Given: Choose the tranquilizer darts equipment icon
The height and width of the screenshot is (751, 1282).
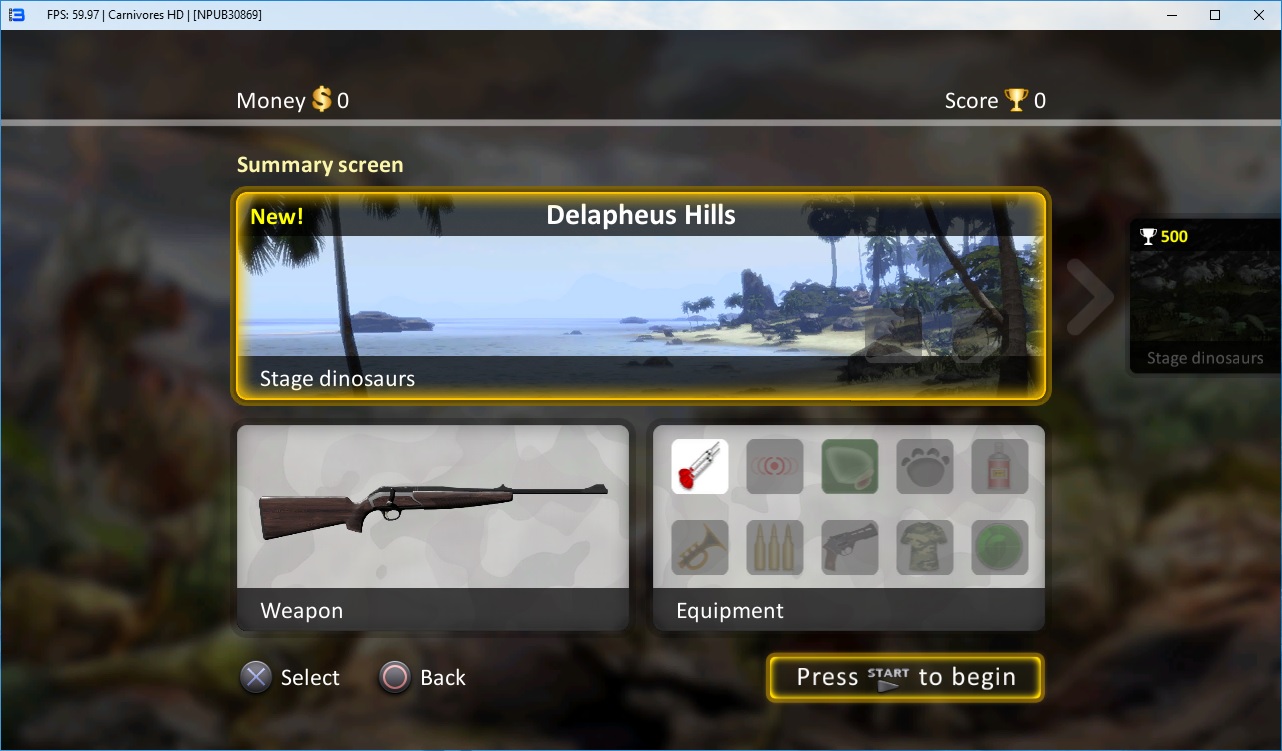Looking at the screenshot, I should pos(700,467).
